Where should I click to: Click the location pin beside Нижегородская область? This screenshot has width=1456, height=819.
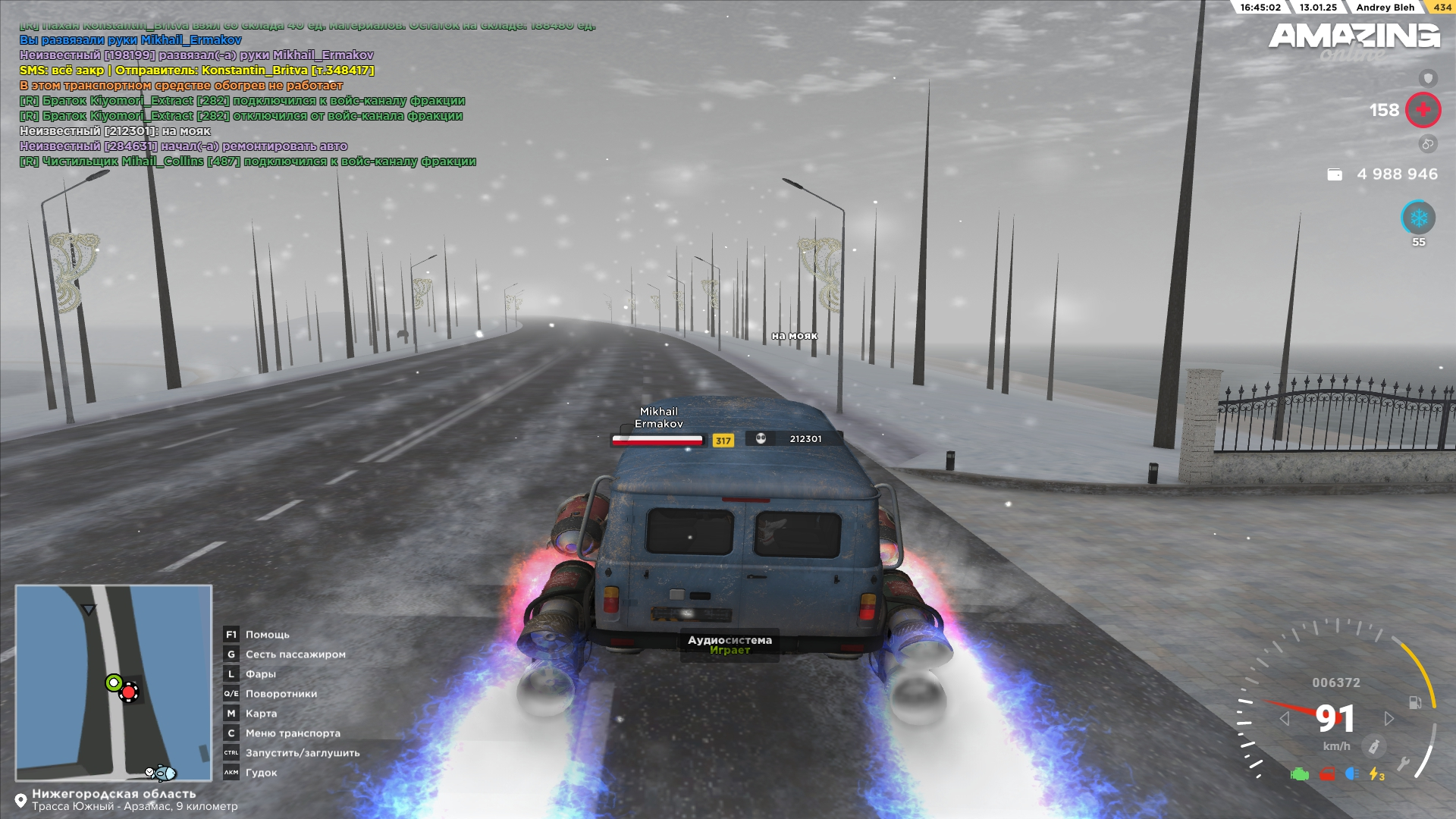tap(21, 801)
